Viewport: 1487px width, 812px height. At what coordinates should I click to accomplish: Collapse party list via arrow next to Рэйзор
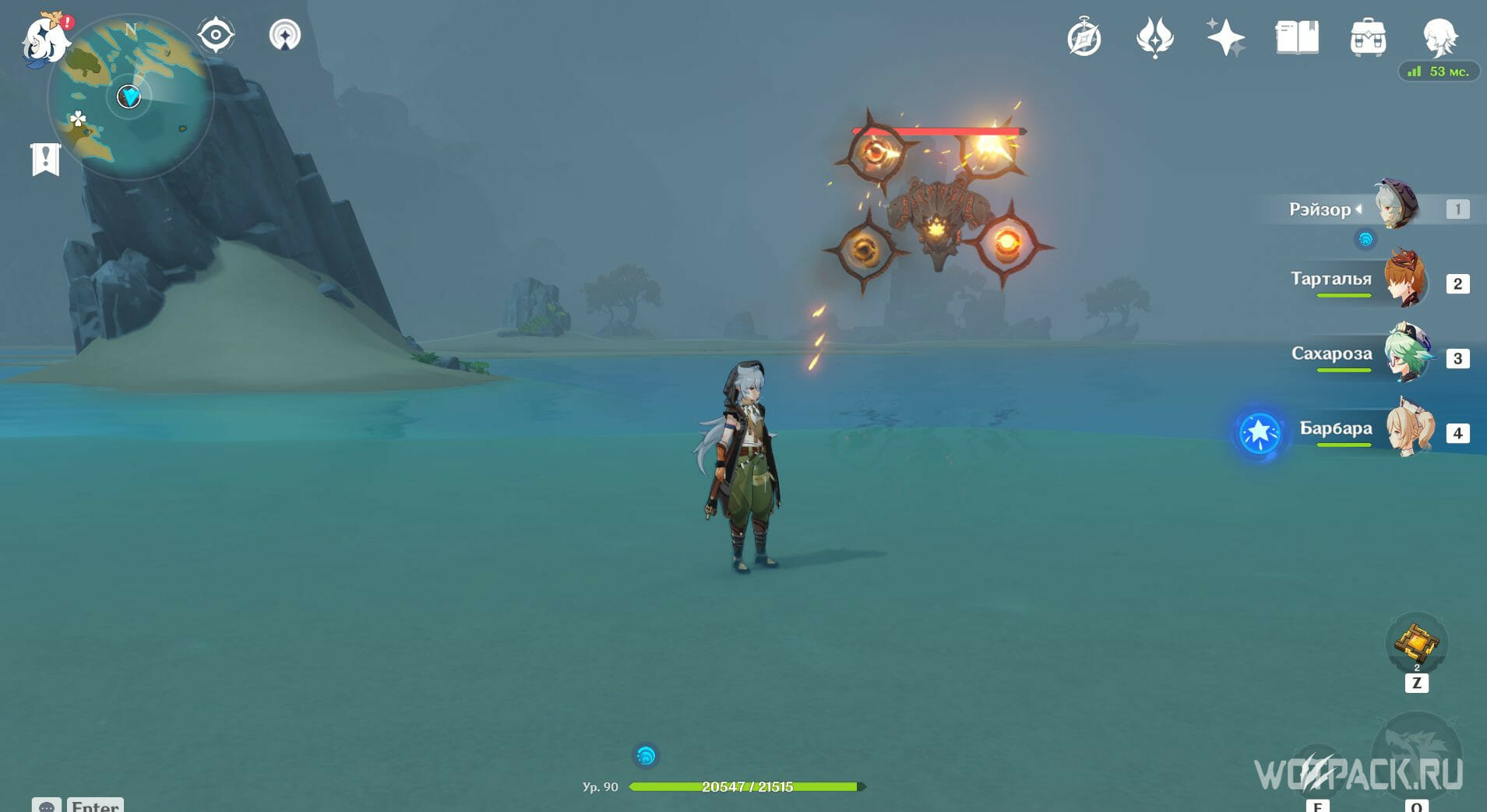pos(1360,208)
